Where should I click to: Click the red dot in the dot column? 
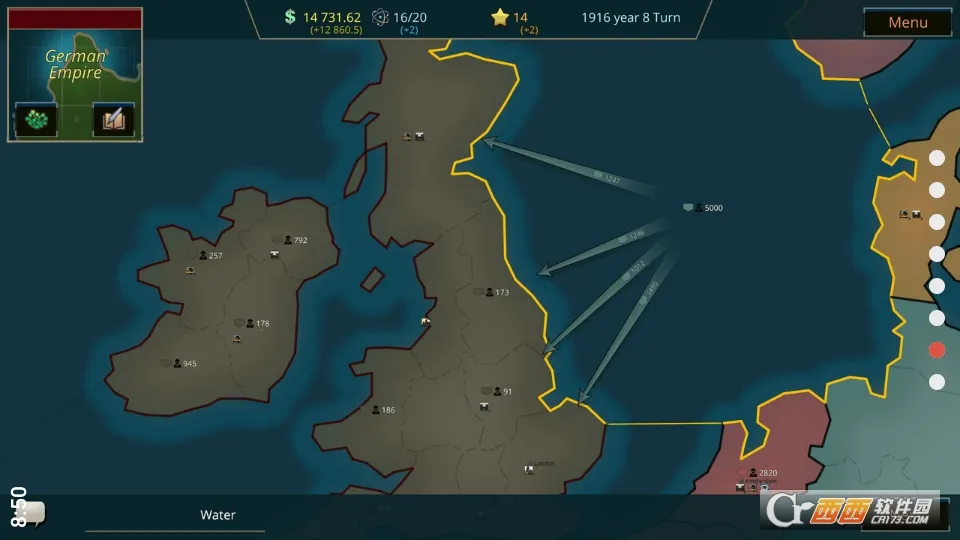(937, 350)
